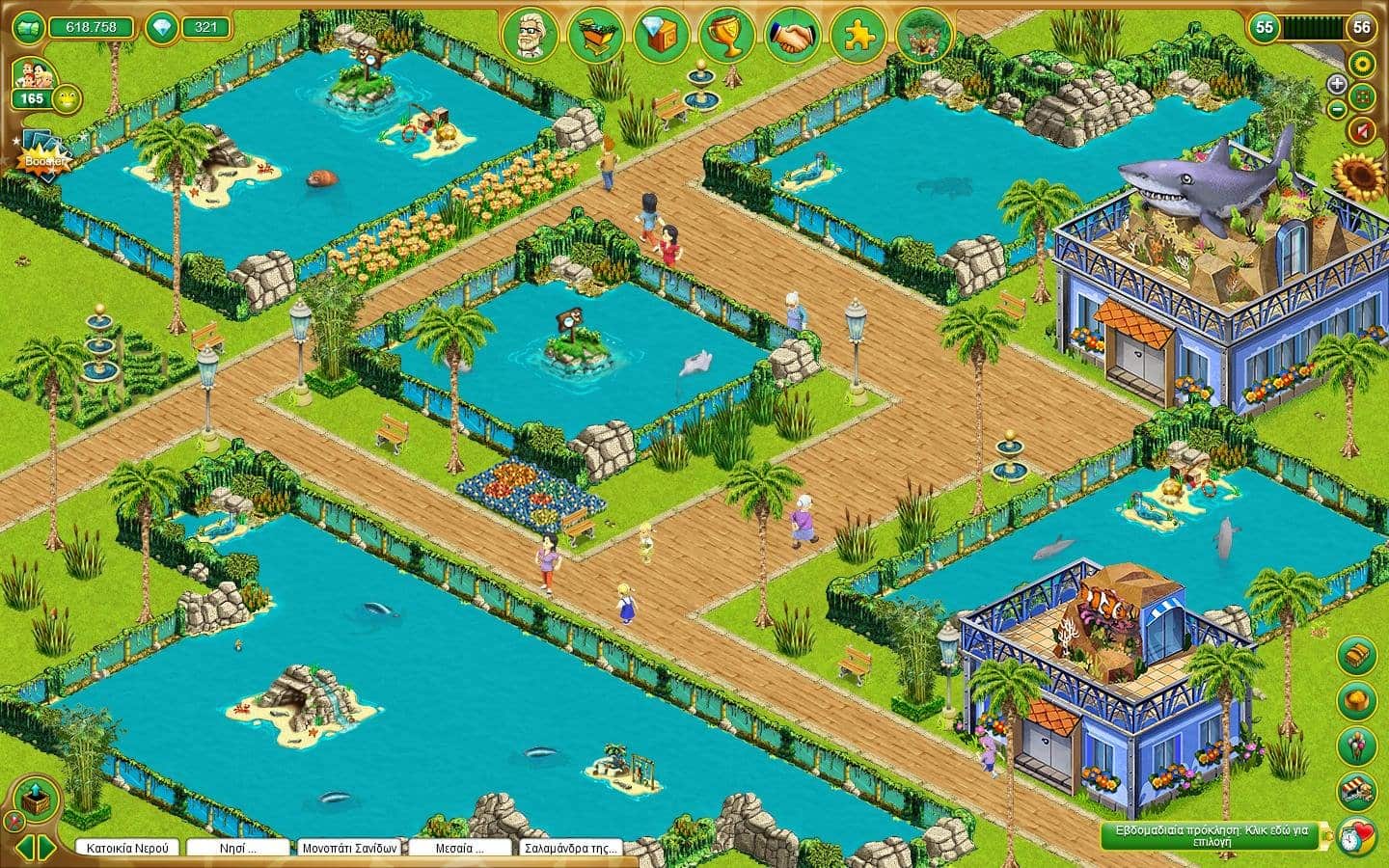This screenshot has height=868, width=1389.
Task: Expand the build menu with the green arrows
Action: [x=39, y=847]
